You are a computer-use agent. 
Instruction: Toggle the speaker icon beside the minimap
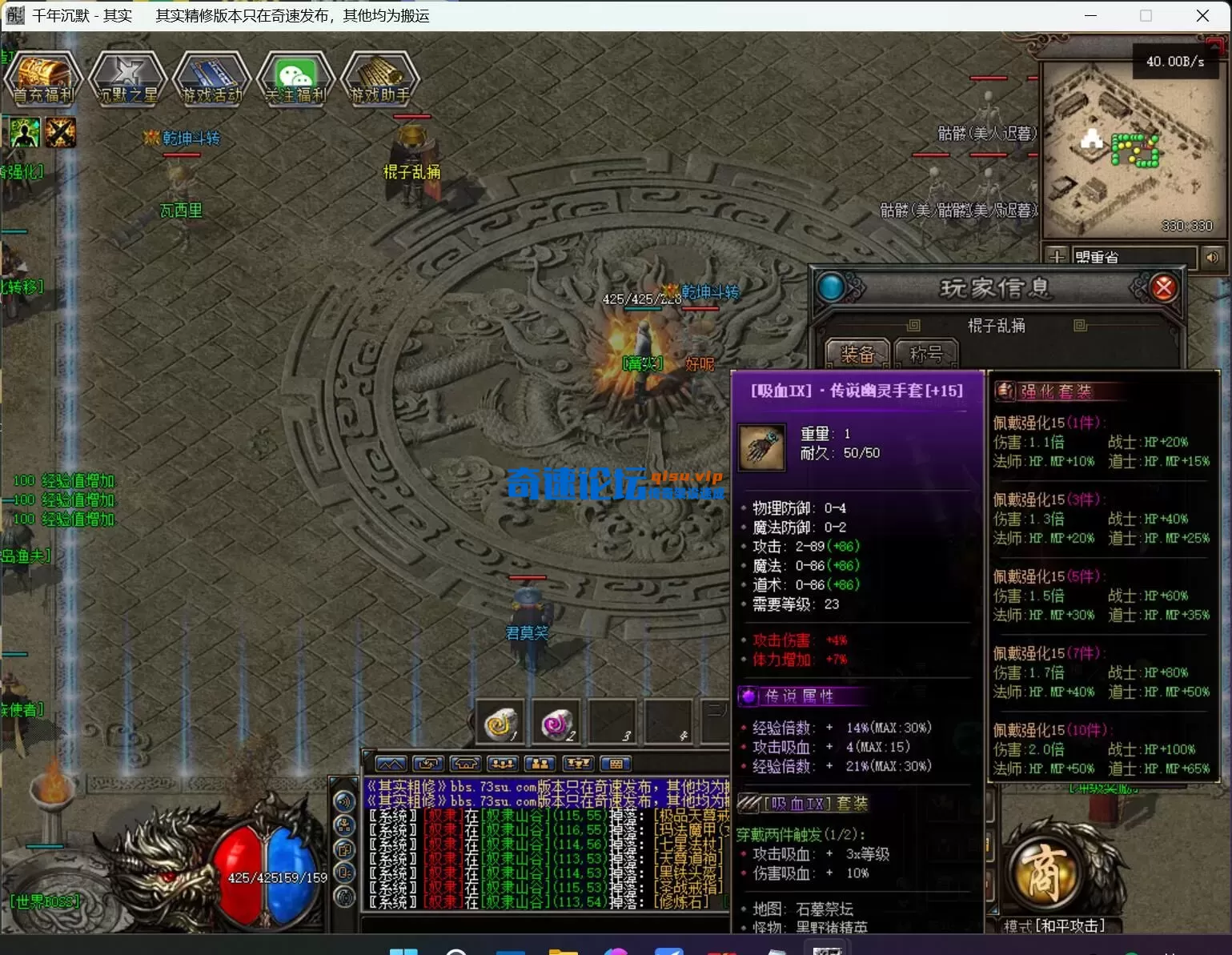[1213, 258]
